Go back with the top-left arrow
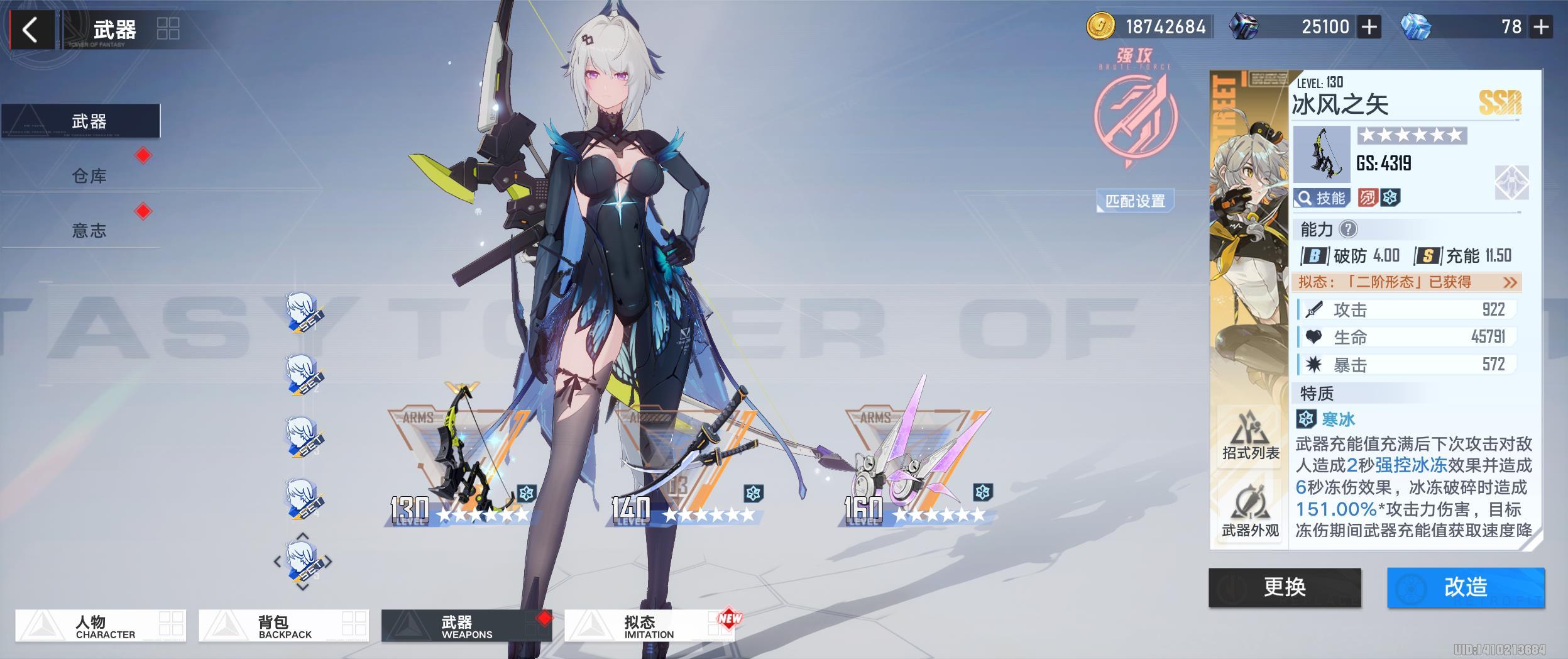 pyautogui.click(x=30, y=30)
